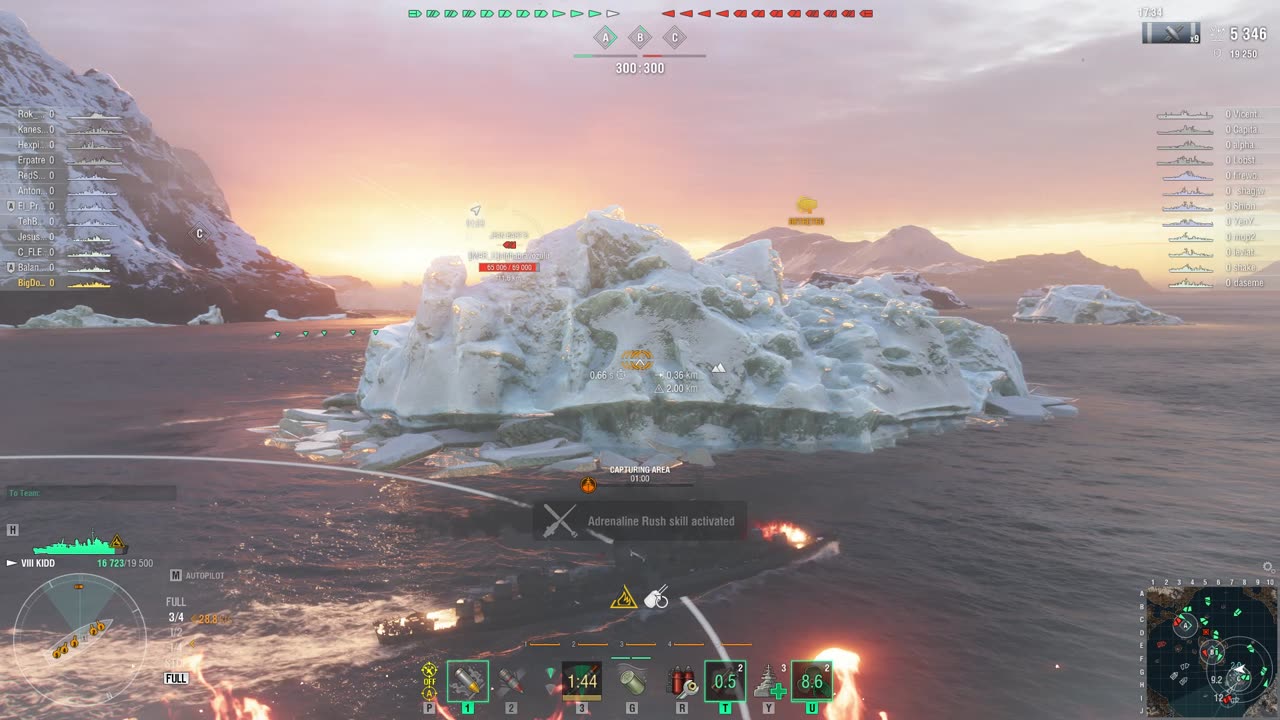The image size is (1280, 720).
Task: Use the Damage Control Party consumable
Action: [682, 681]
